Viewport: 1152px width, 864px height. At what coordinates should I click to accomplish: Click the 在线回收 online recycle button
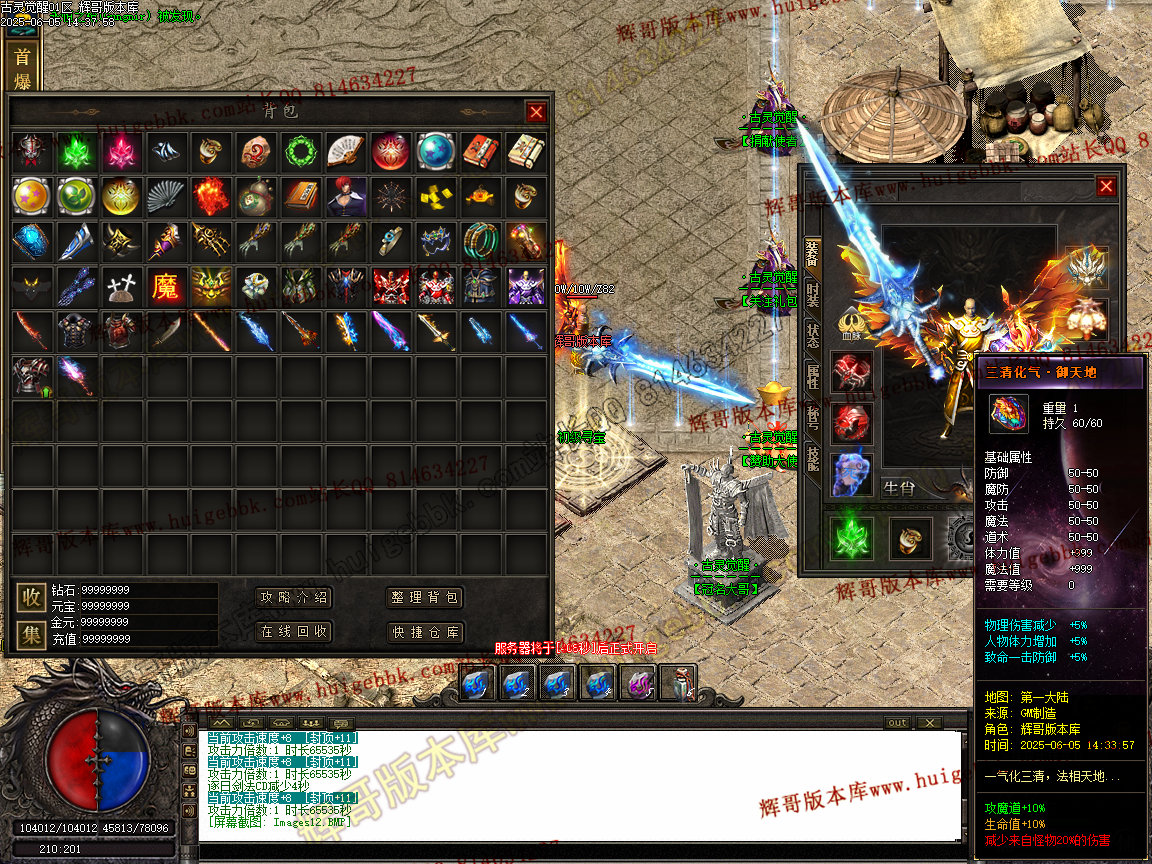tap(294, 632)
